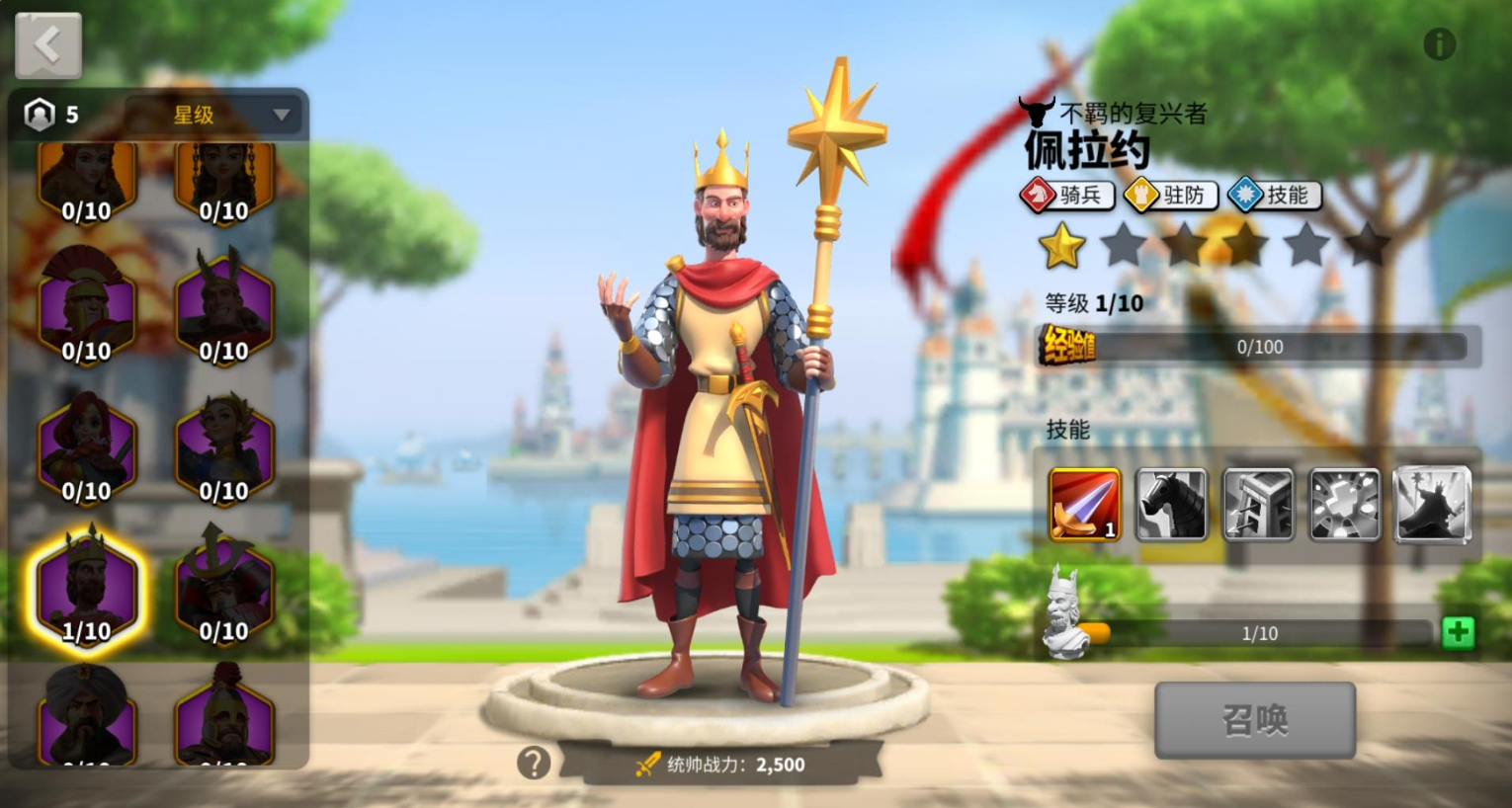1512x808 pixels.
Task: Inspect the tower fortification skill icon
Action: click(x=1258, y=505)
